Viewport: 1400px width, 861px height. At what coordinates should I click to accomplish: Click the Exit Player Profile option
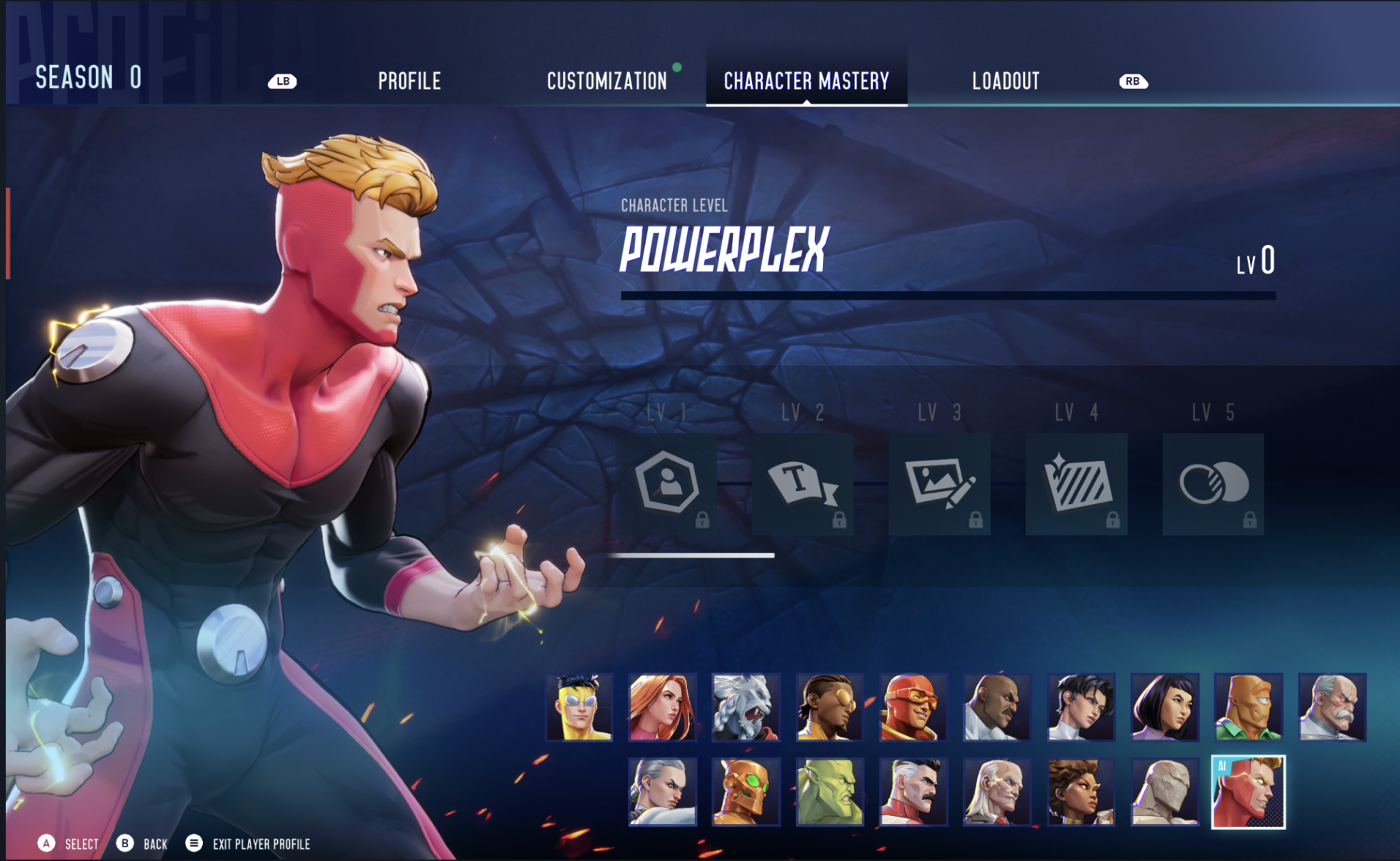[261, 844]
